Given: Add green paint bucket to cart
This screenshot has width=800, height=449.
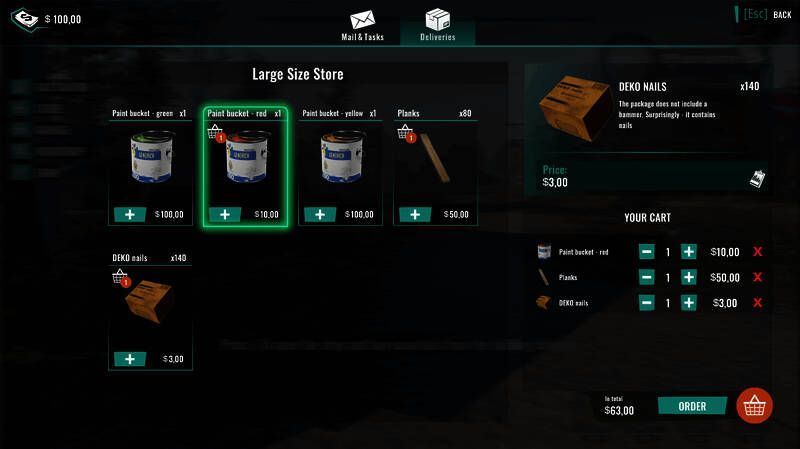Looking at the screenshot, I should pyautogui.click(x=130, y=214).
